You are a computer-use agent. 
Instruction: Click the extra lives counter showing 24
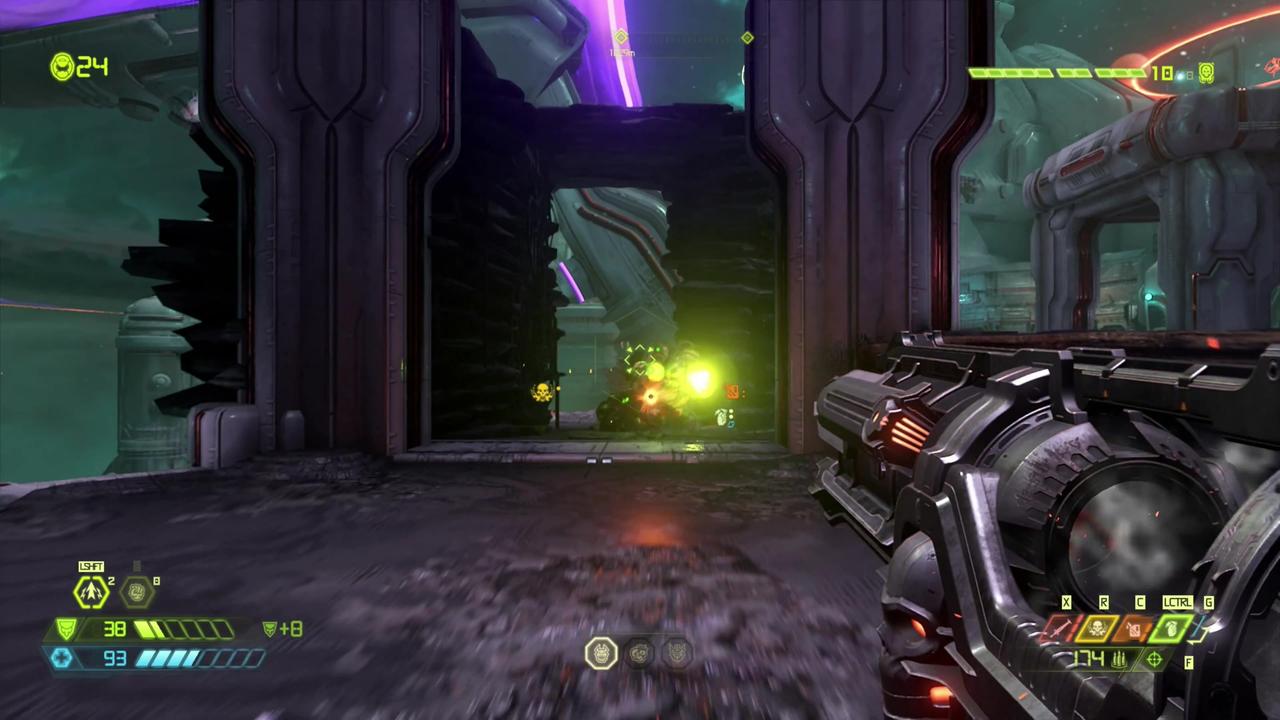[x=78, y=67]
